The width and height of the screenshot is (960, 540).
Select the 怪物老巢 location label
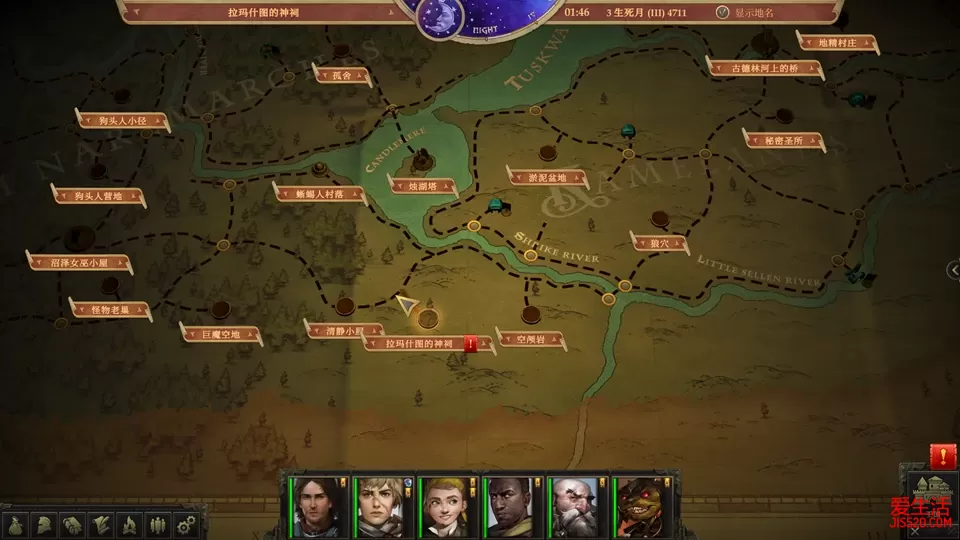pos(111,310)
